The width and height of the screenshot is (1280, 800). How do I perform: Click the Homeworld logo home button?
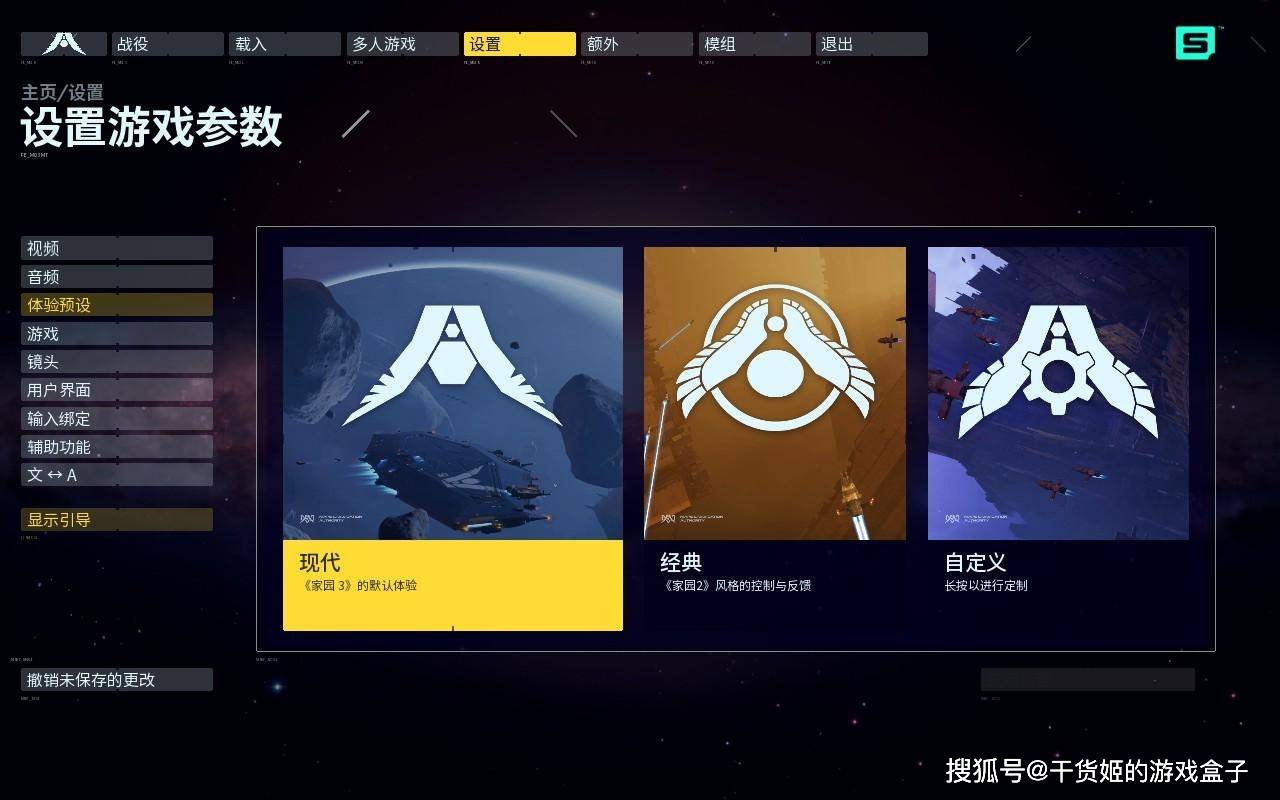64,44
